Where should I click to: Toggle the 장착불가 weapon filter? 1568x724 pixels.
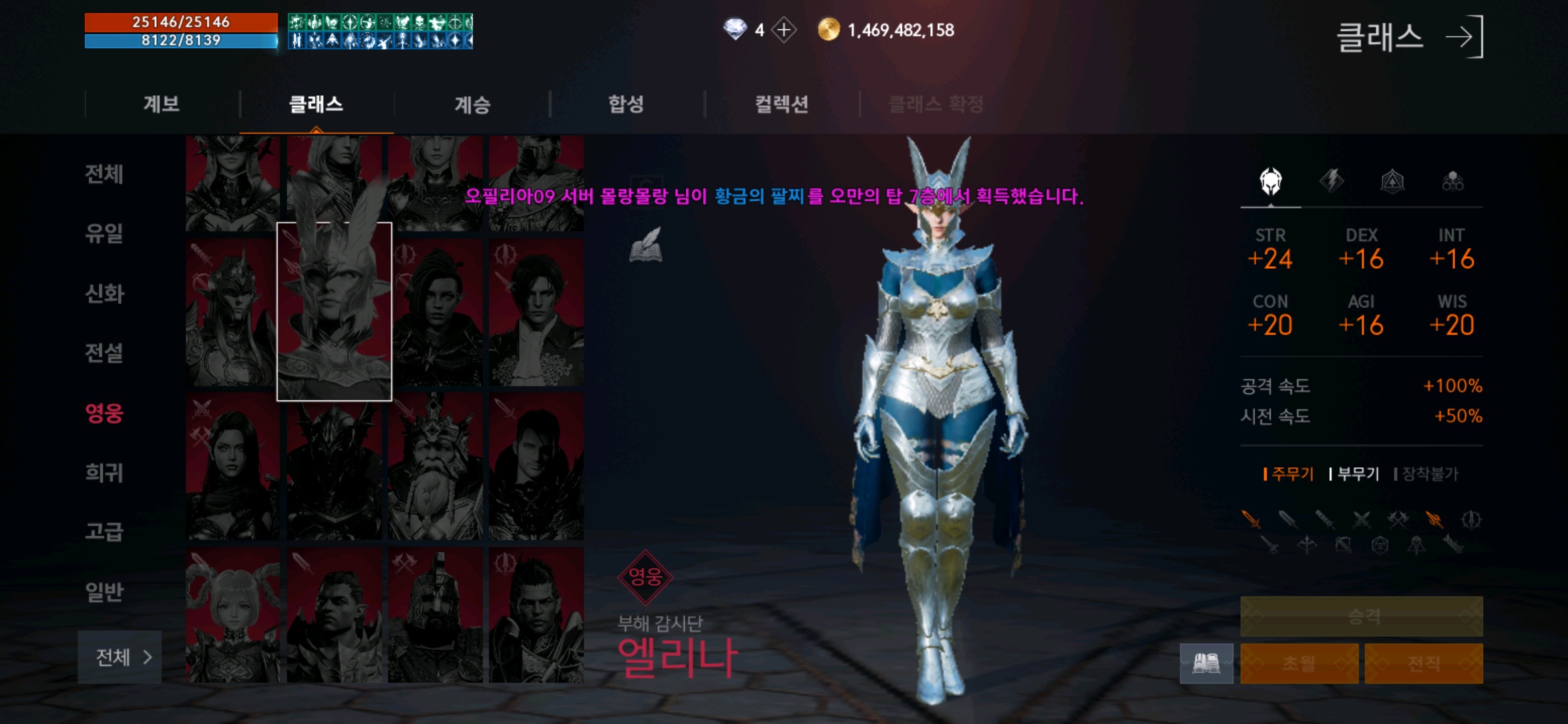[x=1428, y=473]
